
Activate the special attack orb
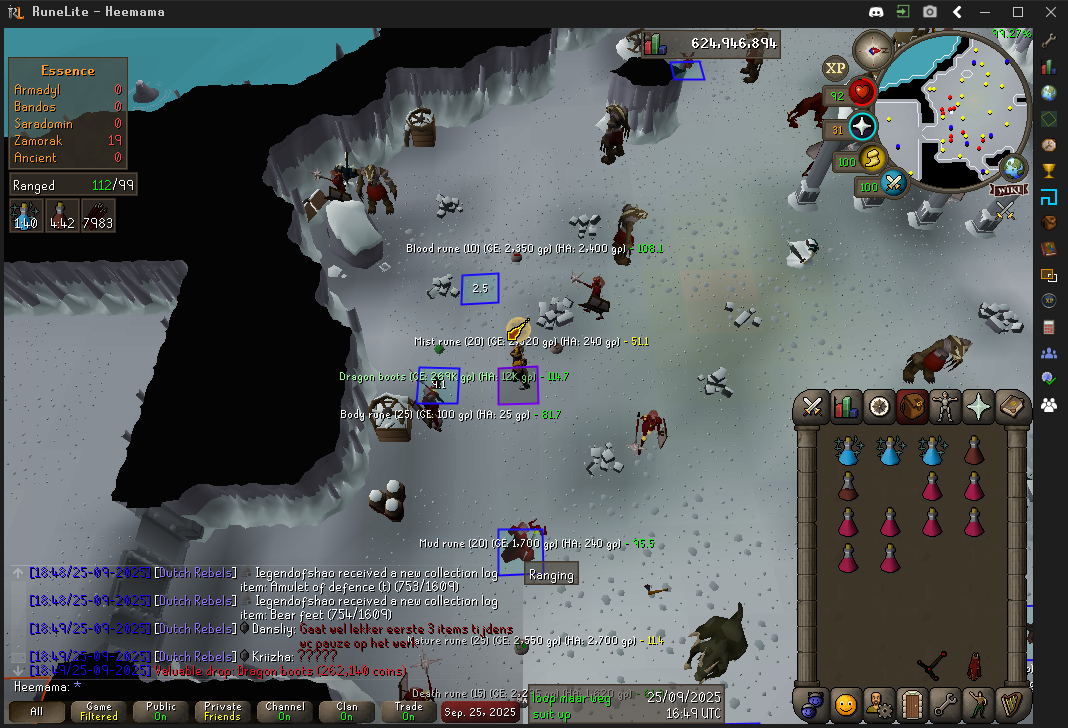(894, 184)
